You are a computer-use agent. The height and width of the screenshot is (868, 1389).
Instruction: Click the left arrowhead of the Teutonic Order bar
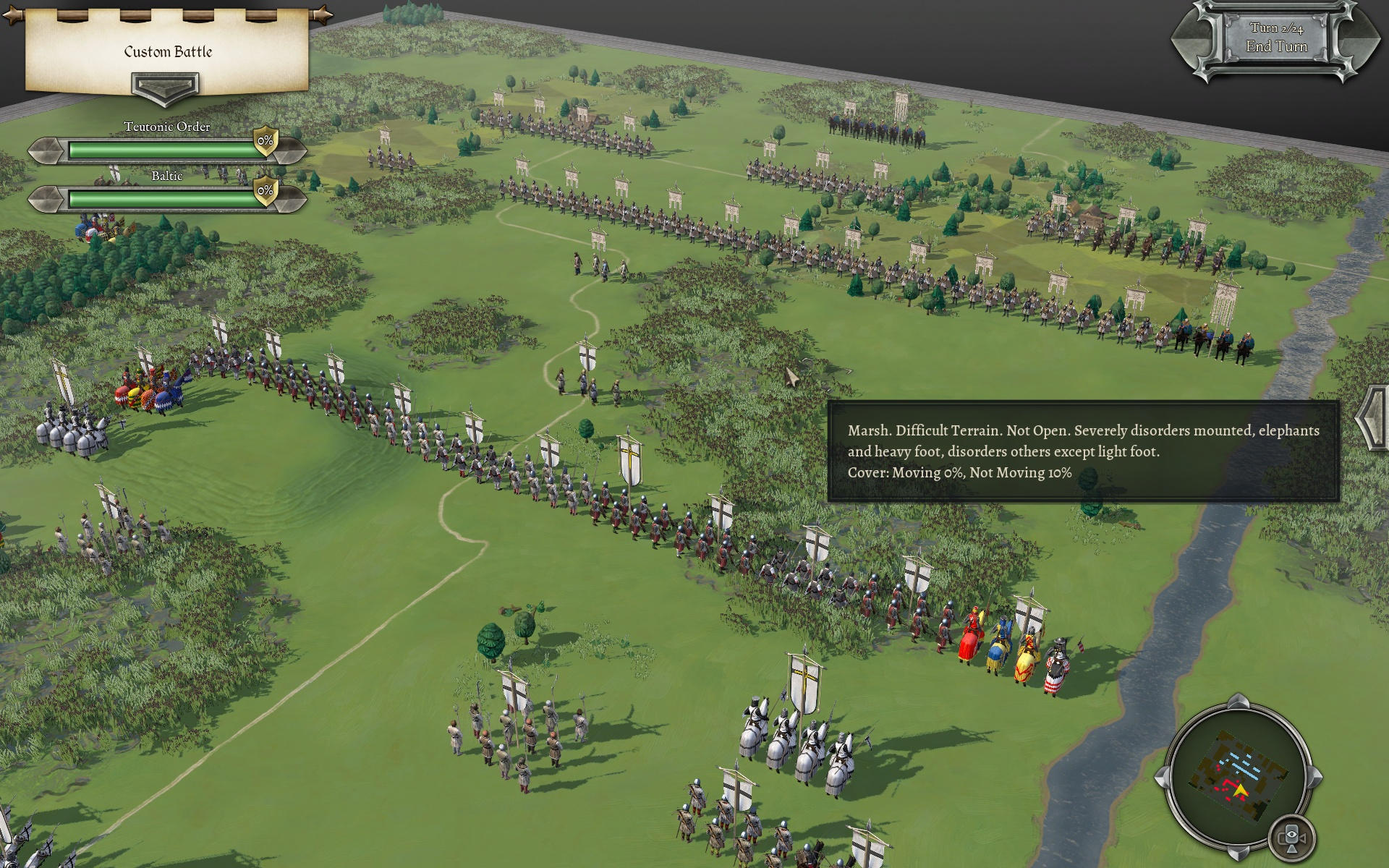click(43, 150)
